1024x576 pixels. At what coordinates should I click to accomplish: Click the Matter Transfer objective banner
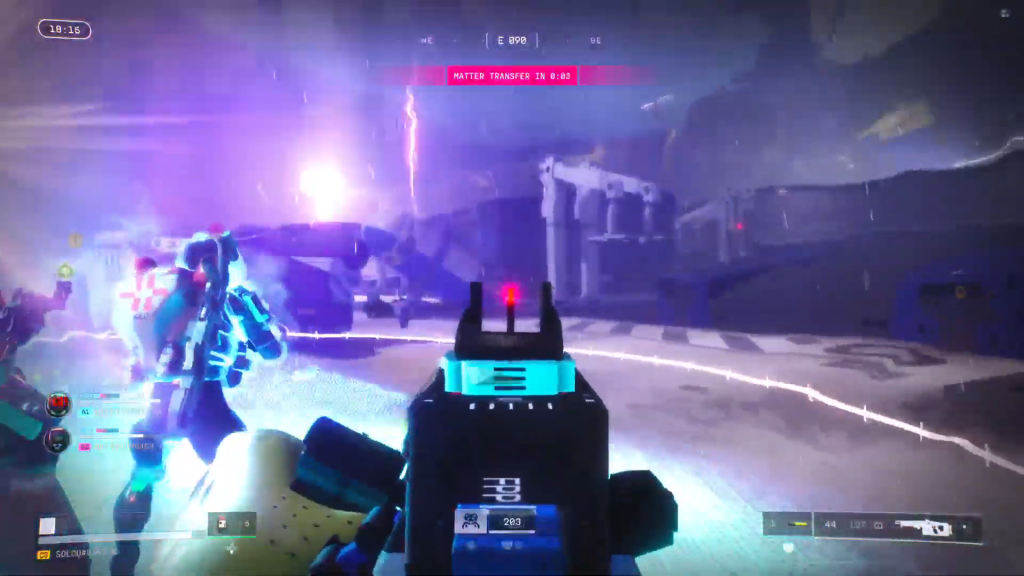[x=512, y=76]
